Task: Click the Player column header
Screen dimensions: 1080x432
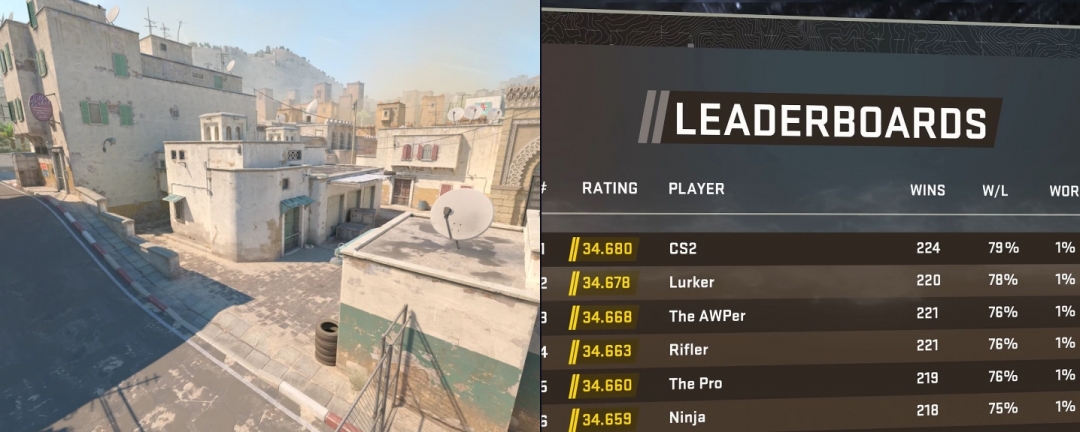Action: pyautogui.click(x=696, y=189)
